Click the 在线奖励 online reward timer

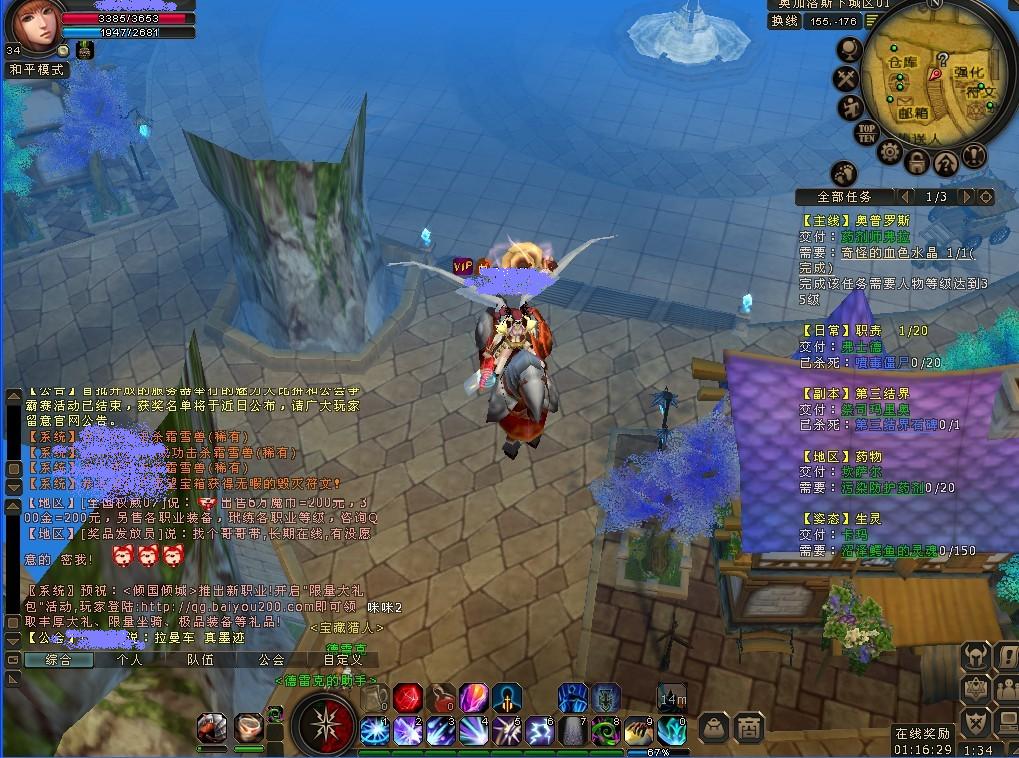(922, 741)
